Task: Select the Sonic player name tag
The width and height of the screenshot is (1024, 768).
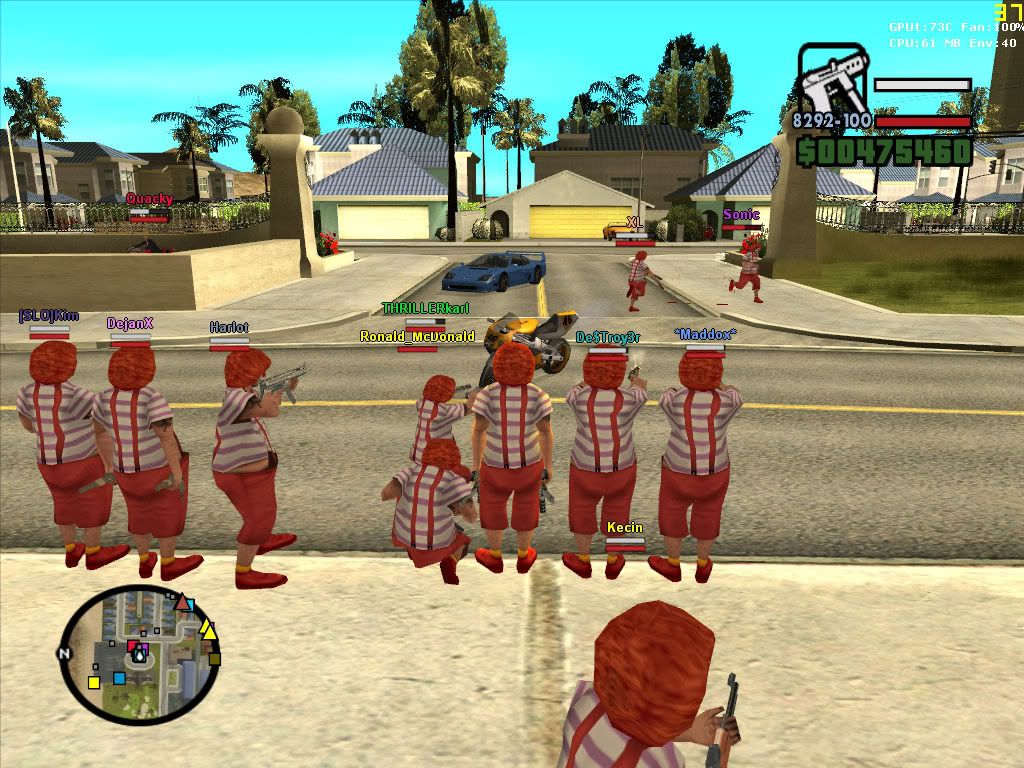Action: (741, 215)
